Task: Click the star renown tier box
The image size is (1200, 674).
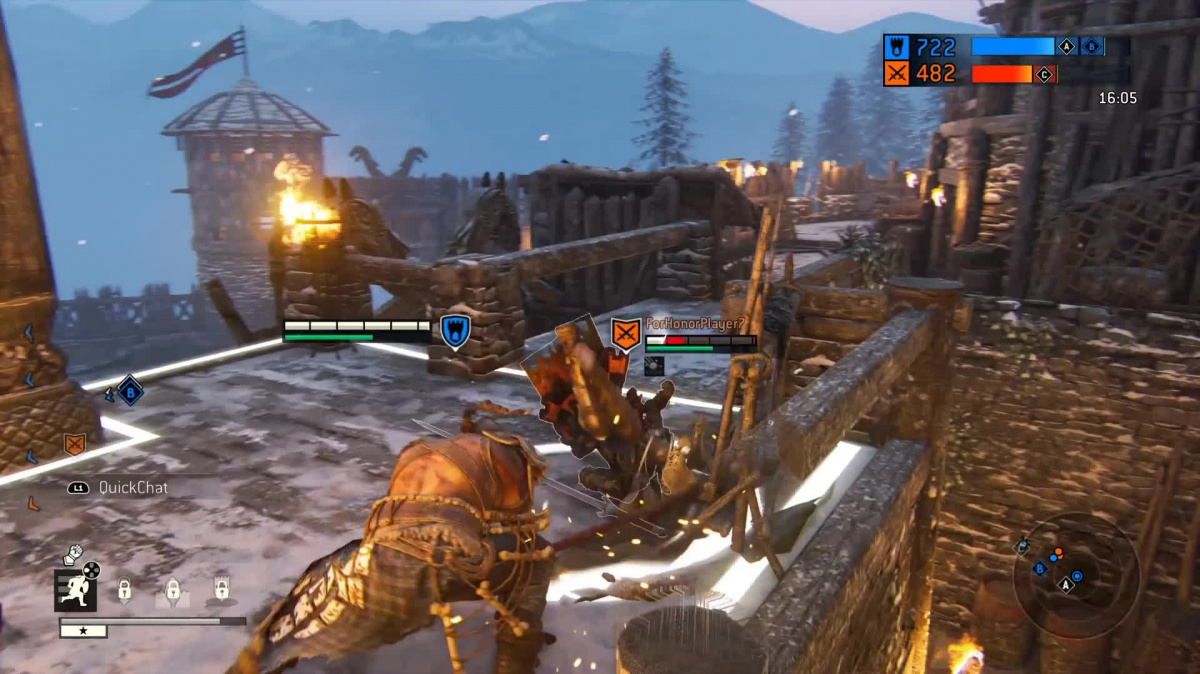Action: (83, 631)
